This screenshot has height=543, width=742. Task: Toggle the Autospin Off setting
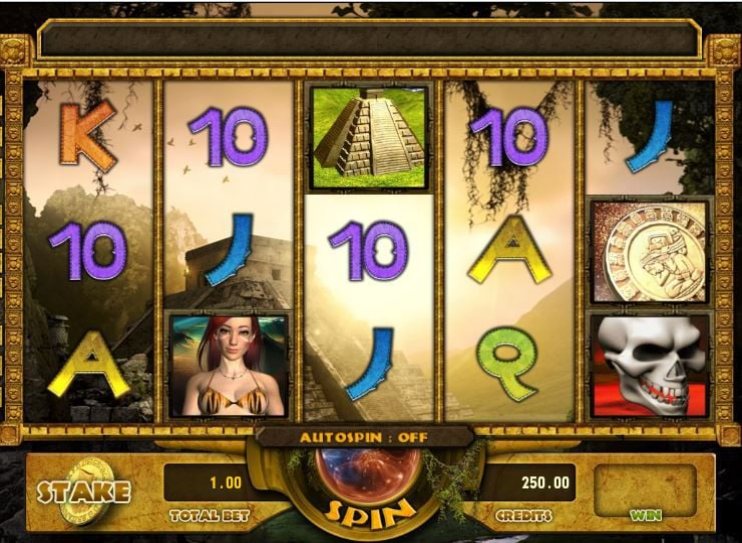pos(363,438)
